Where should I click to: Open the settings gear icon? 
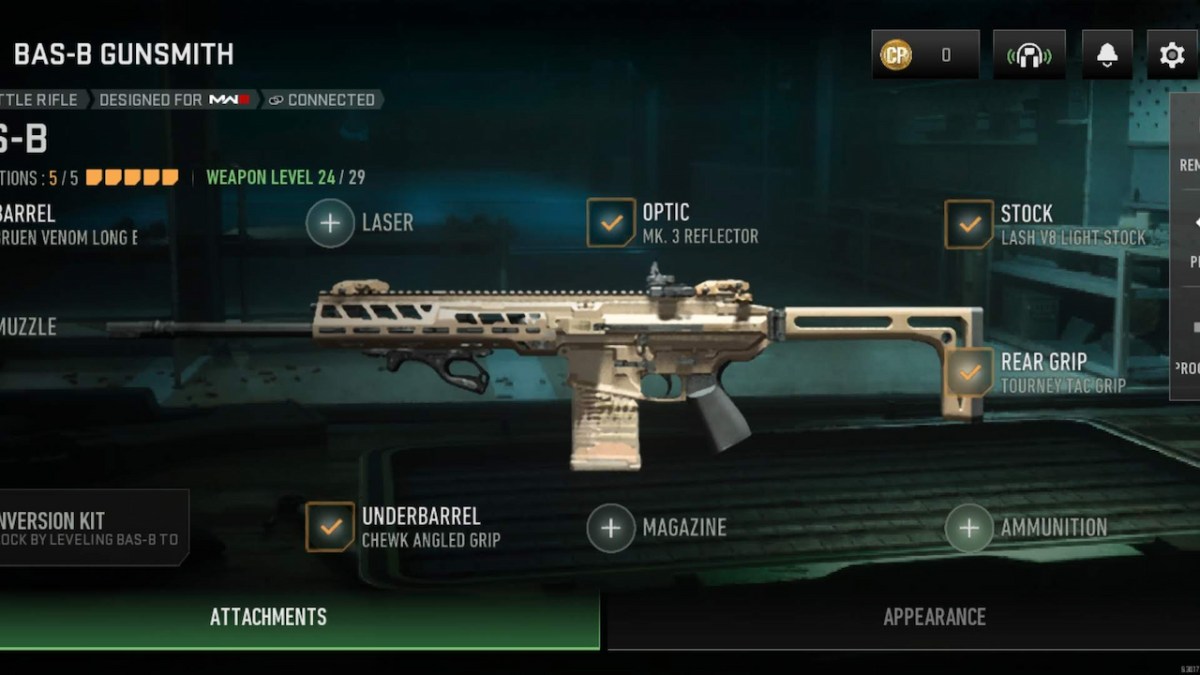click(1171, 55)
